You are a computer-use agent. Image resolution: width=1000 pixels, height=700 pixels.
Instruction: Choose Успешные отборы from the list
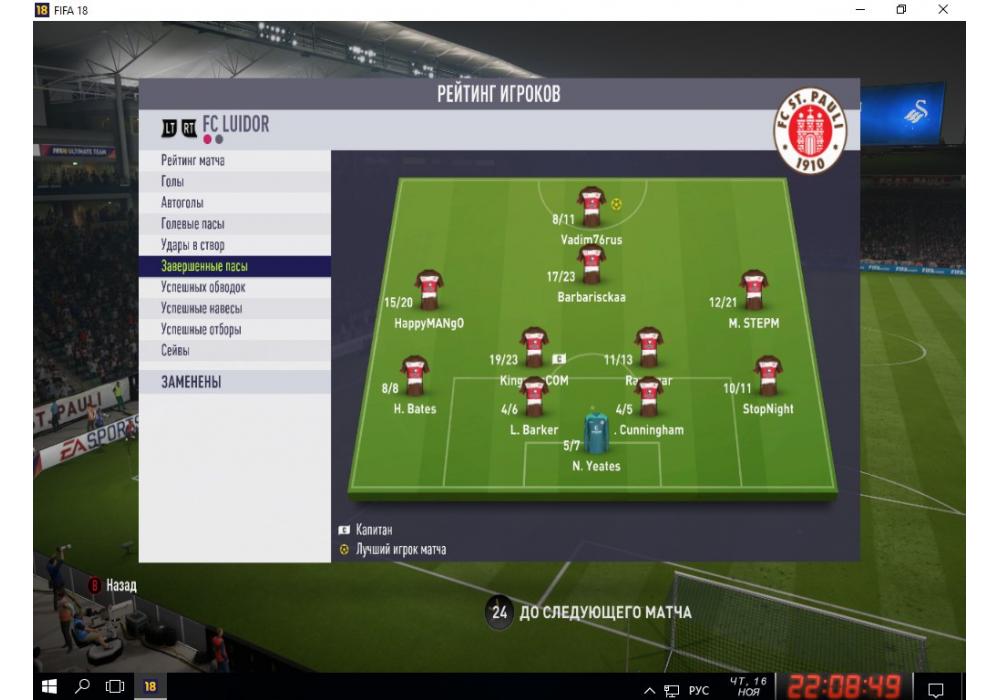201,330
